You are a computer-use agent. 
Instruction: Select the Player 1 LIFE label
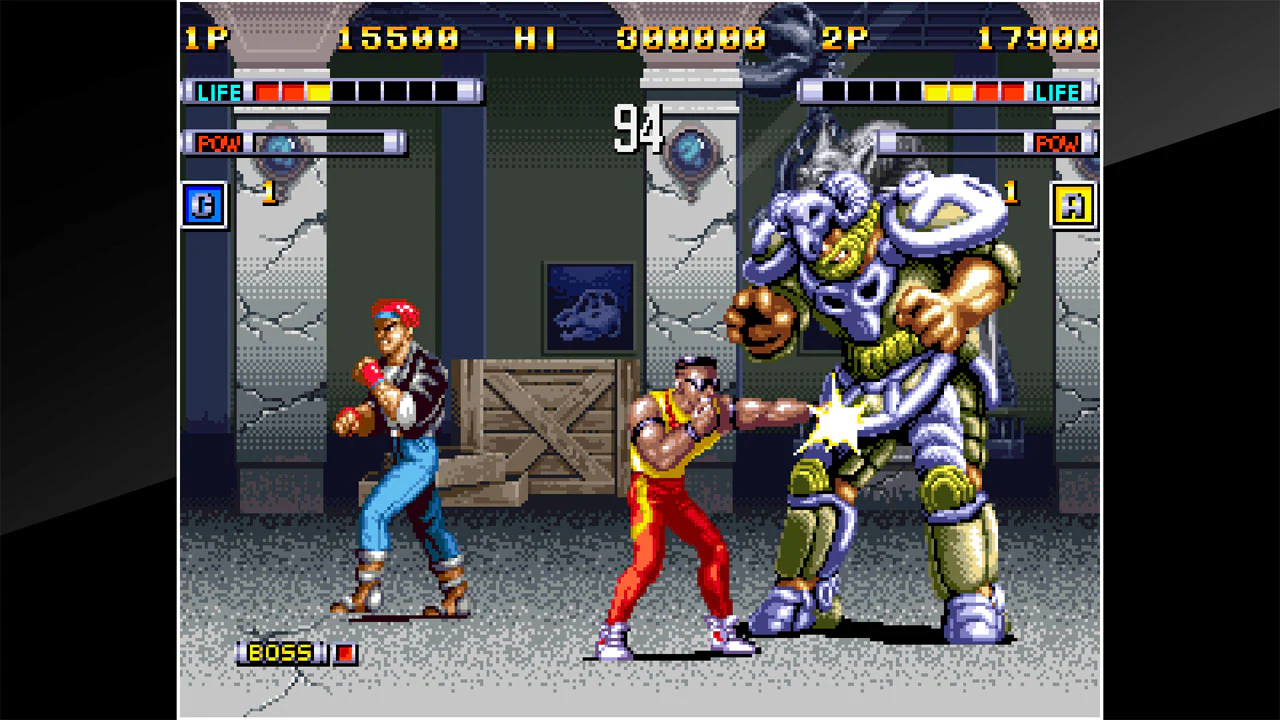pos(219,91)
